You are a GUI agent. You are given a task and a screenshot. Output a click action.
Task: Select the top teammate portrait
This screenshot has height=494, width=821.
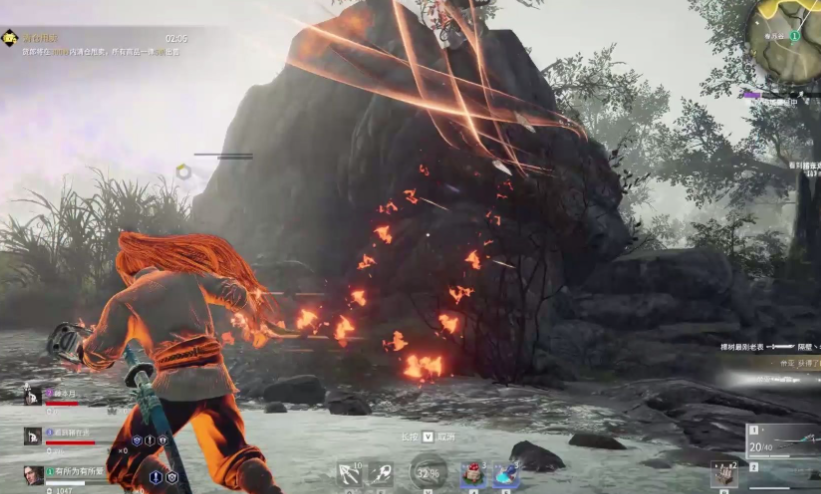(33, 396)
